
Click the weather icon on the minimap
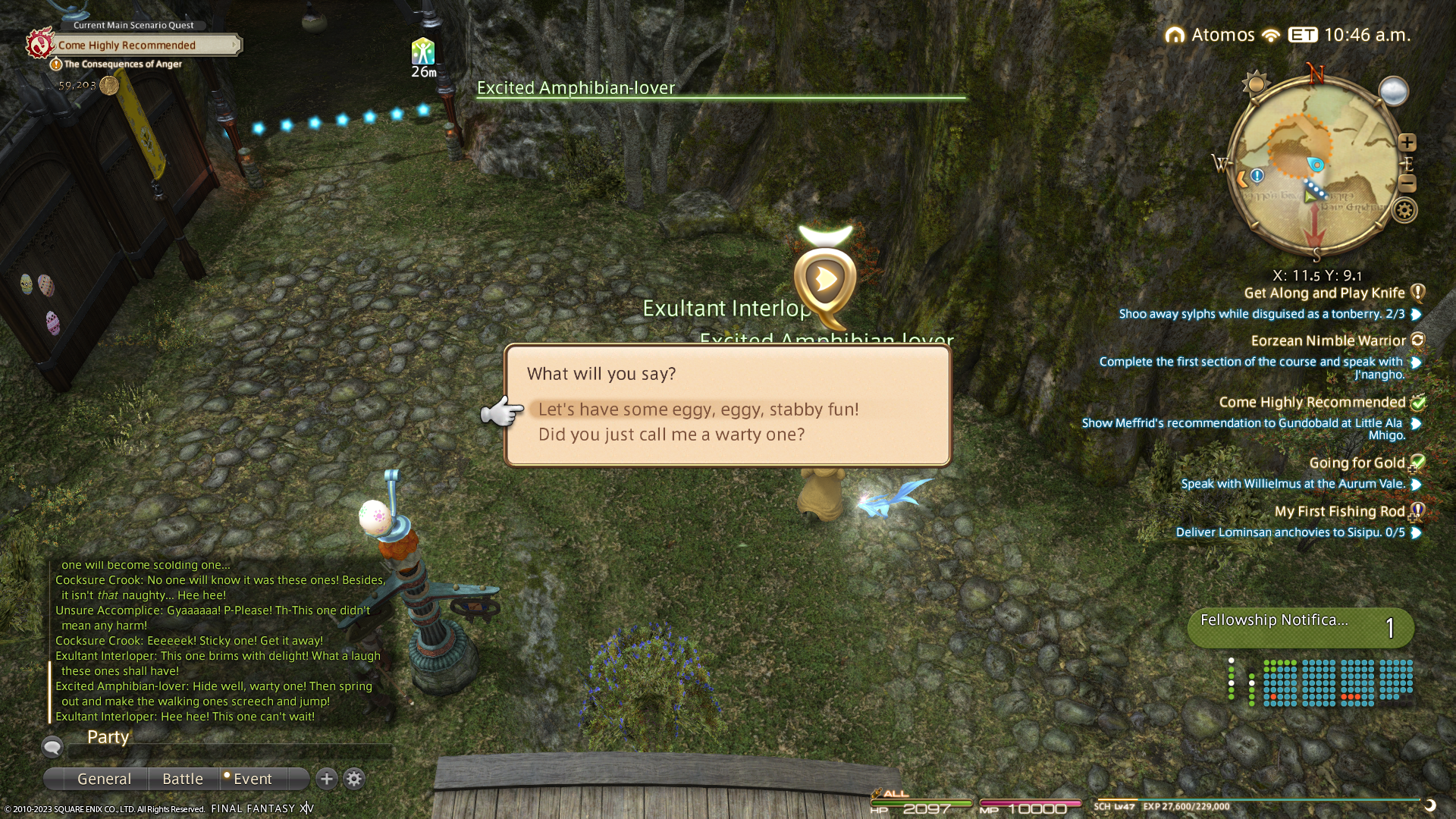coord(1393,92)
